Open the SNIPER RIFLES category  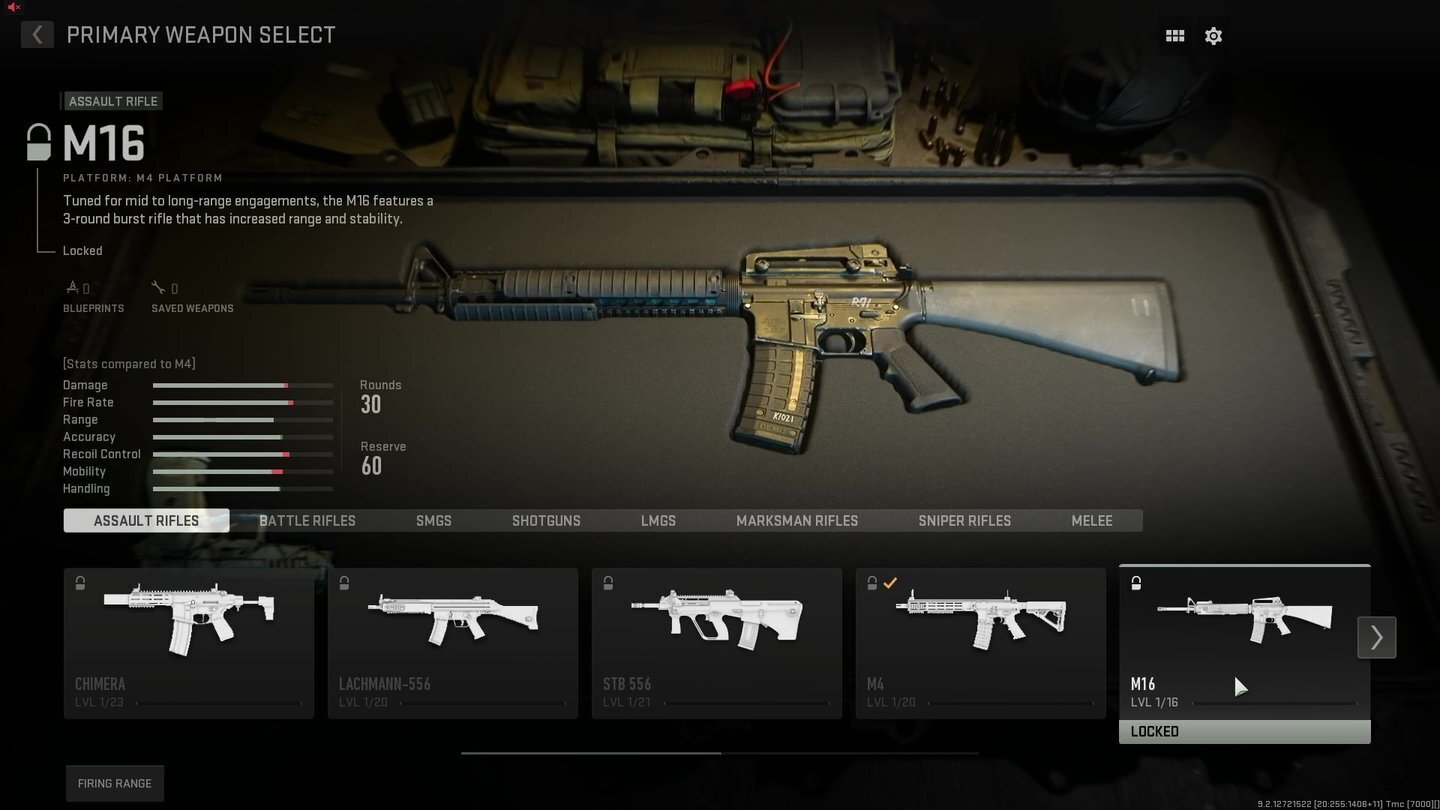click(x=964, y=520)
